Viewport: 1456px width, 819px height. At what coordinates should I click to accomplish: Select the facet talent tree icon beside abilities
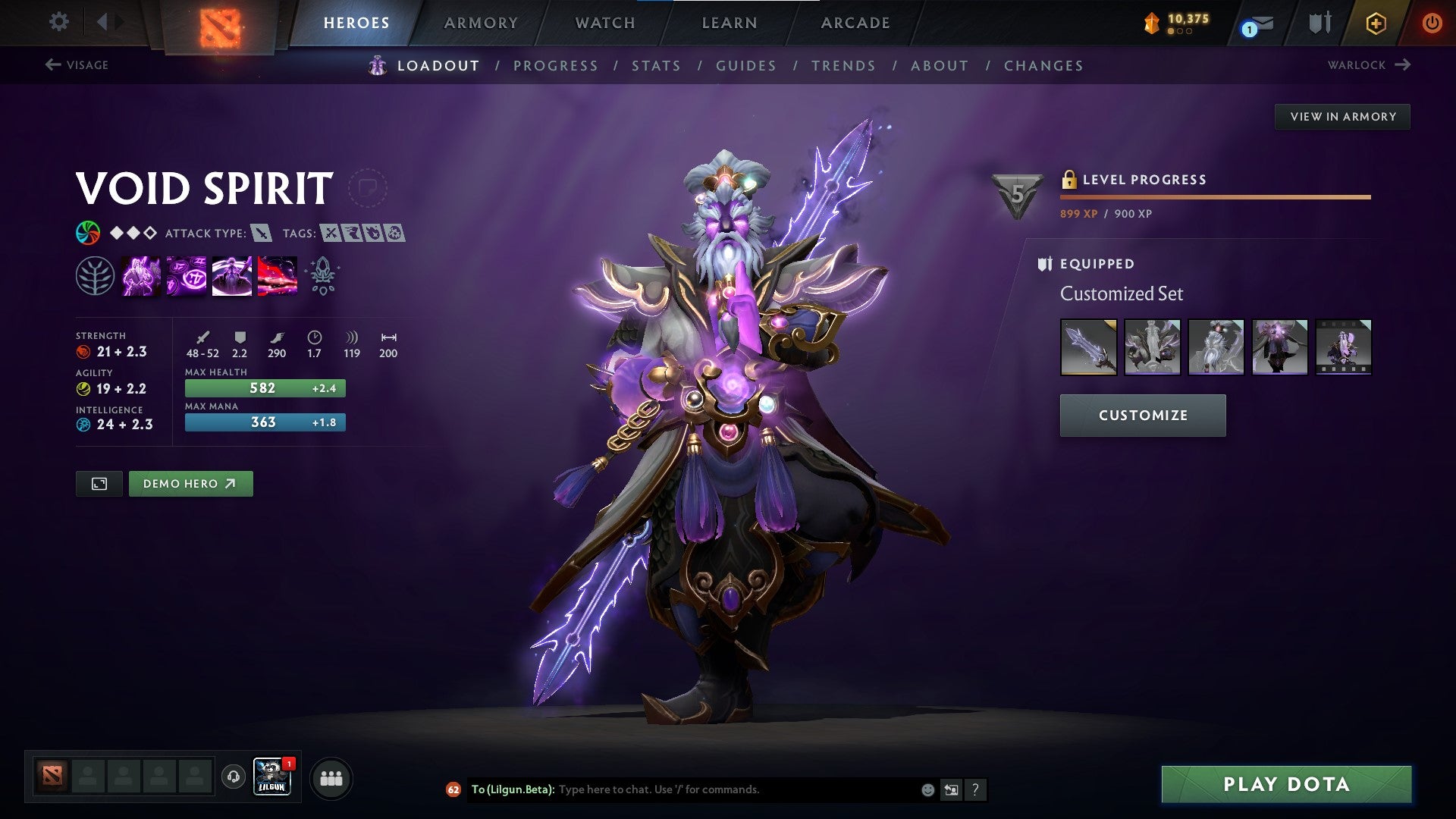[x=96, y=275]
